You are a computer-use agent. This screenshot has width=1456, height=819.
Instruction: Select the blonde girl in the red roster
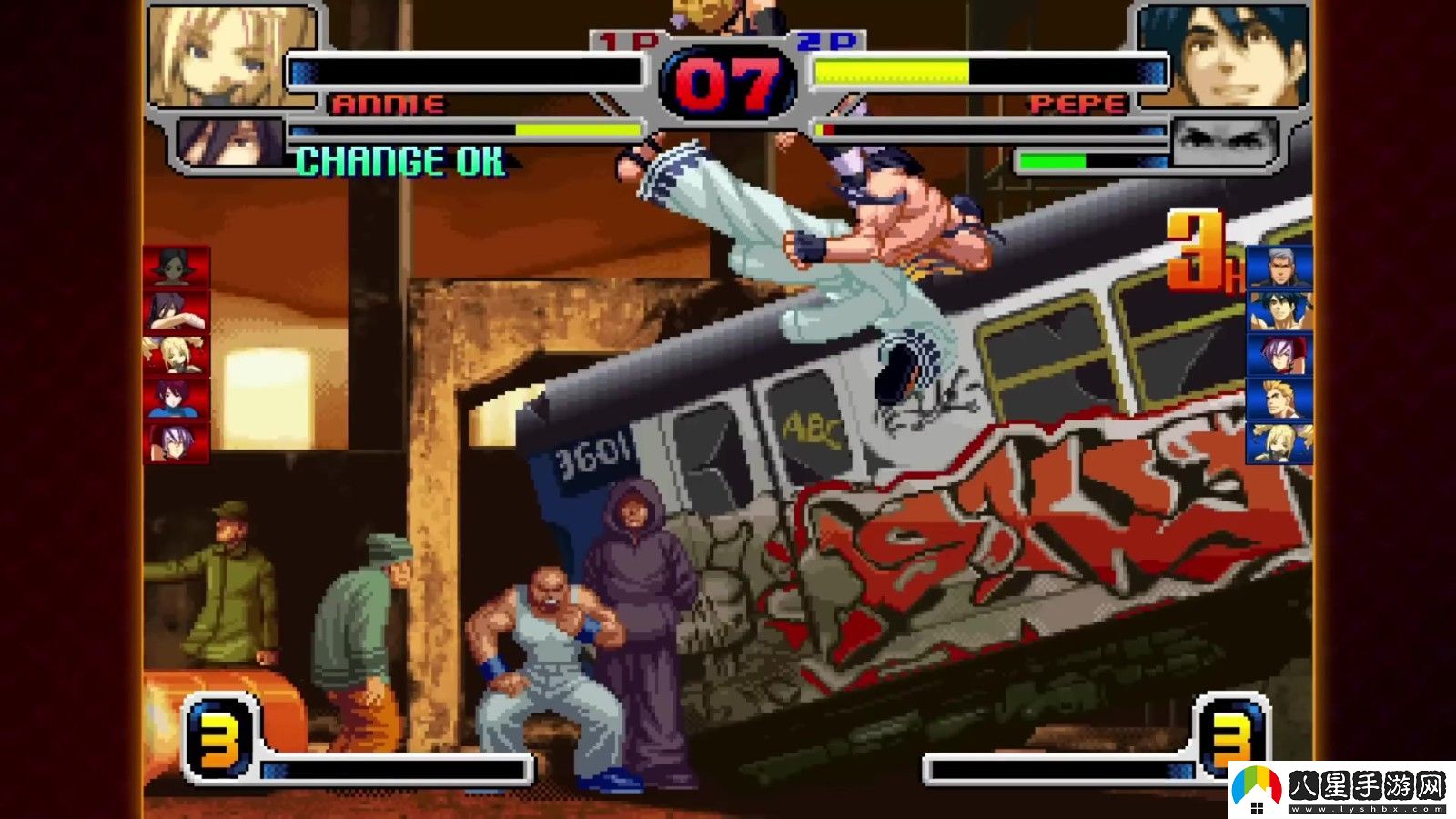176,355
